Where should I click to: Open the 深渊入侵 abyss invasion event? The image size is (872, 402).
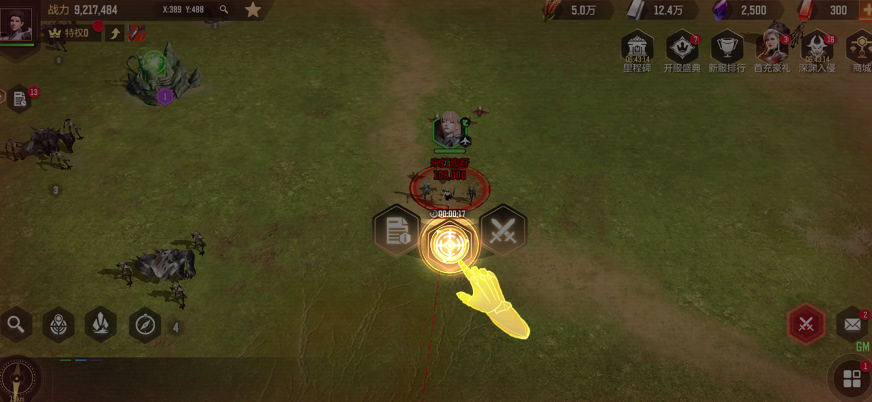point(817,49)
